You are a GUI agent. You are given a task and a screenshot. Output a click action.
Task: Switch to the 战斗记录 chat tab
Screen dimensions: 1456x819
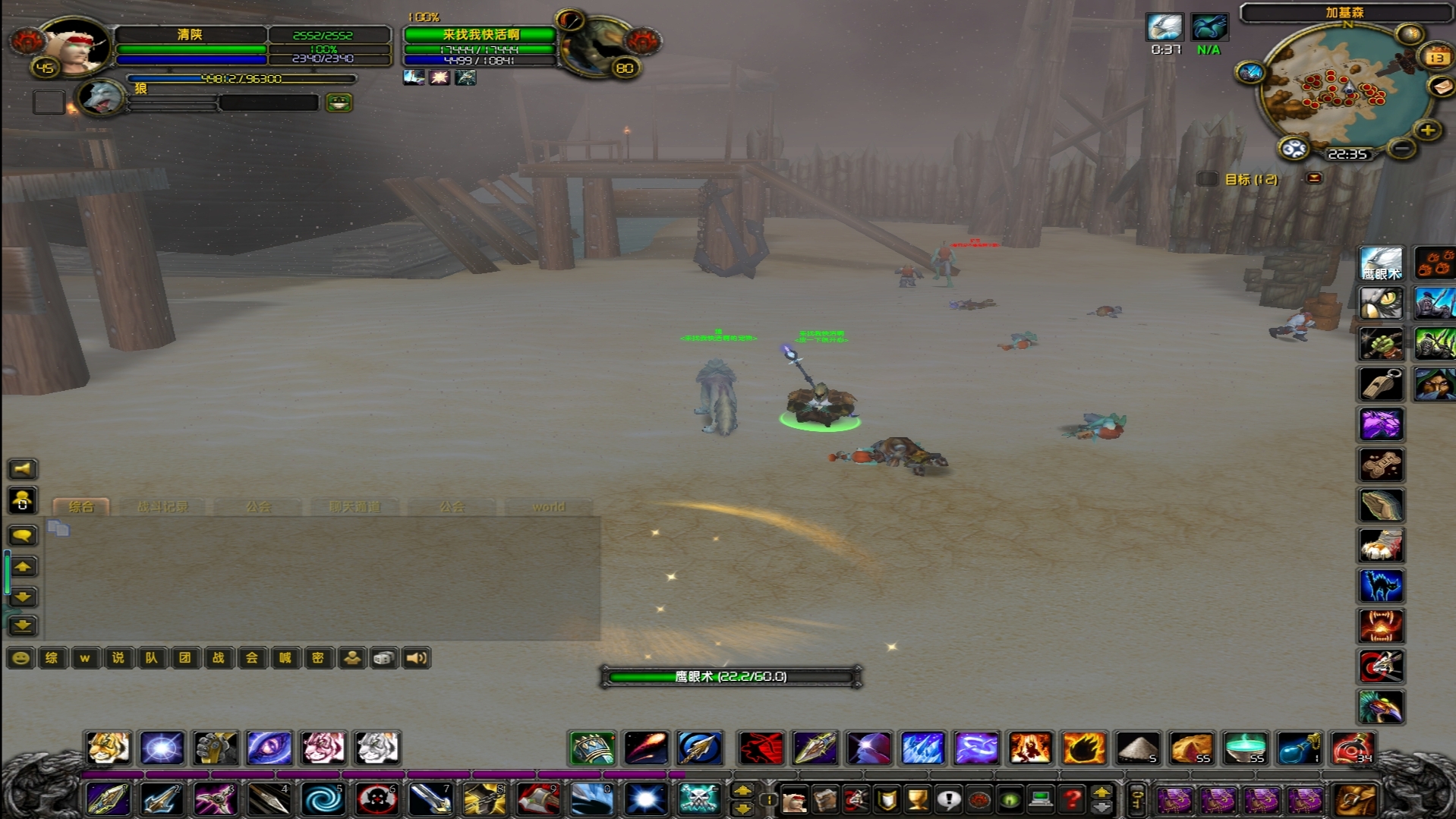click(x=162, y=506)
